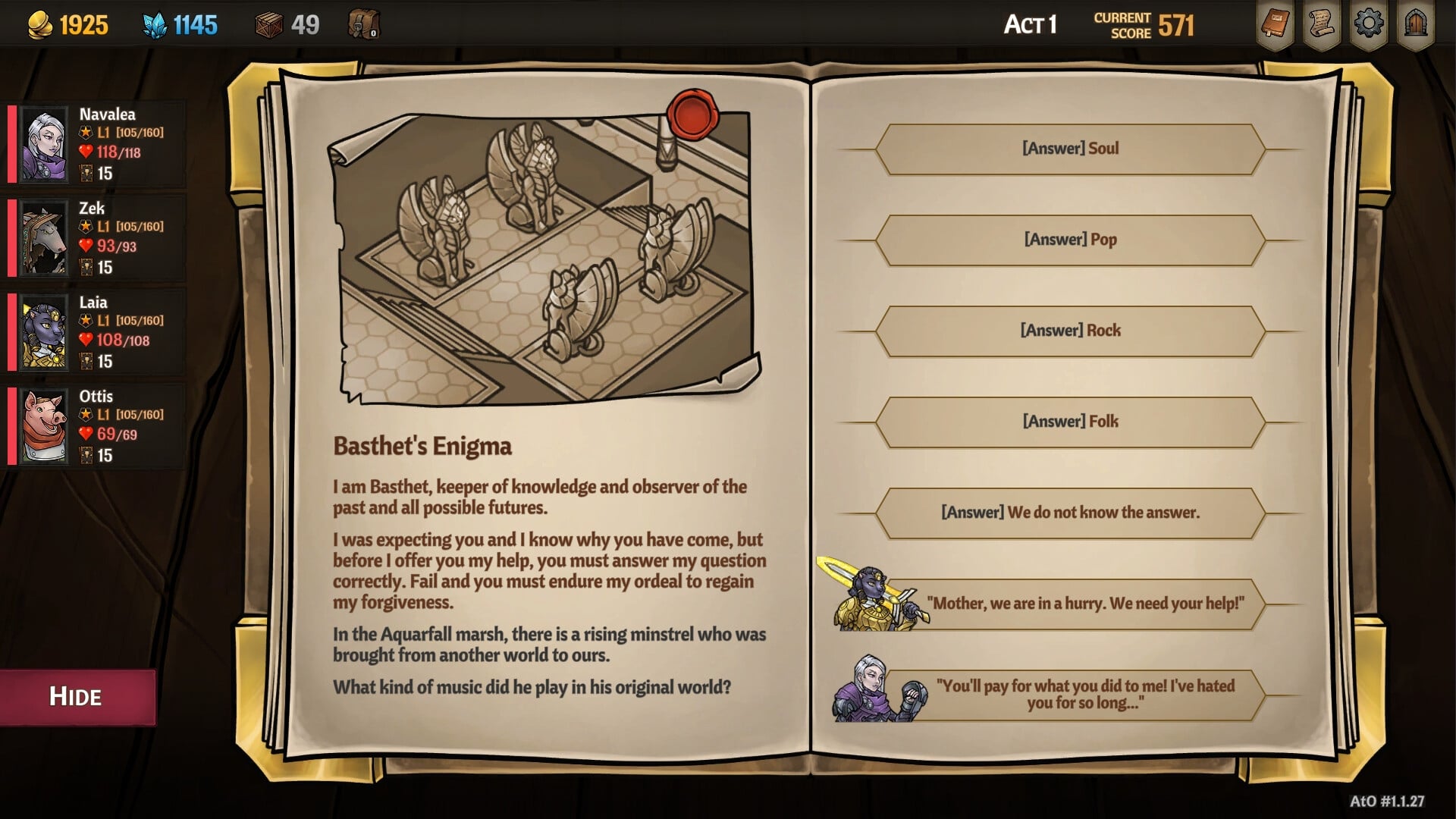Answer the enigma with Pop

[x=1070, y=239]
